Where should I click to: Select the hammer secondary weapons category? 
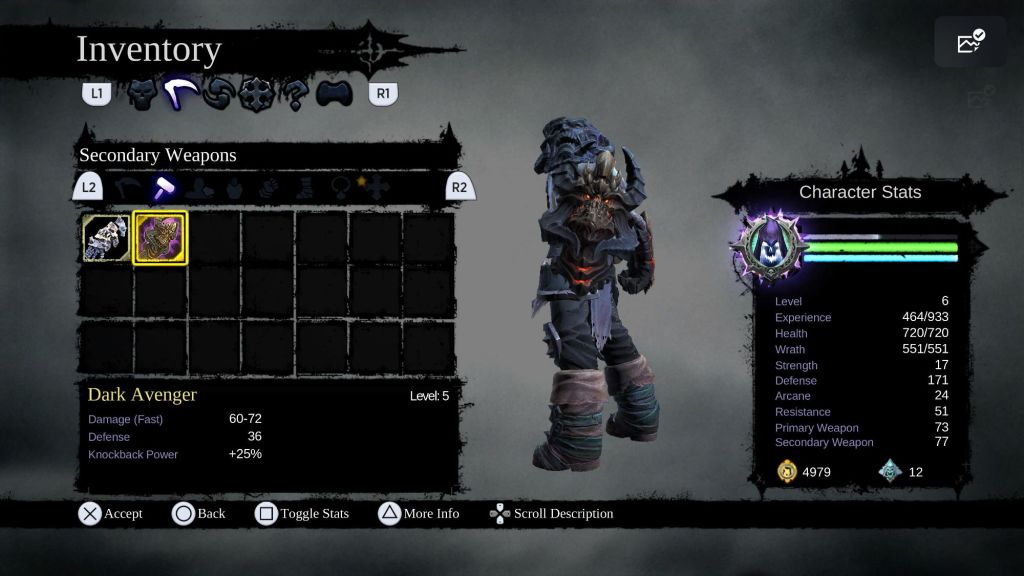162,187
